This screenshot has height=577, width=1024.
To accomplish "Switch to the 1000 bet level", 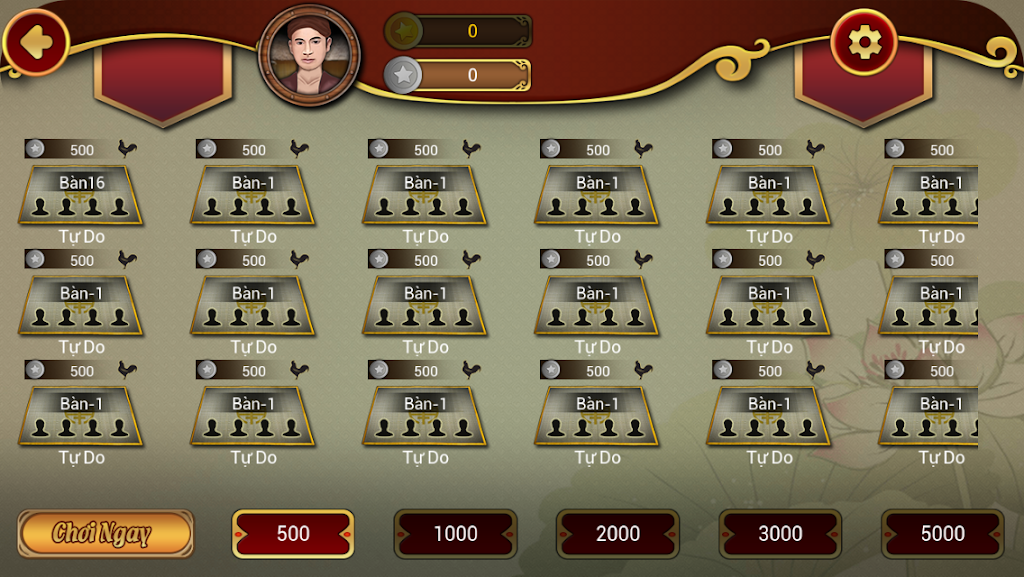I will (455, 533).
